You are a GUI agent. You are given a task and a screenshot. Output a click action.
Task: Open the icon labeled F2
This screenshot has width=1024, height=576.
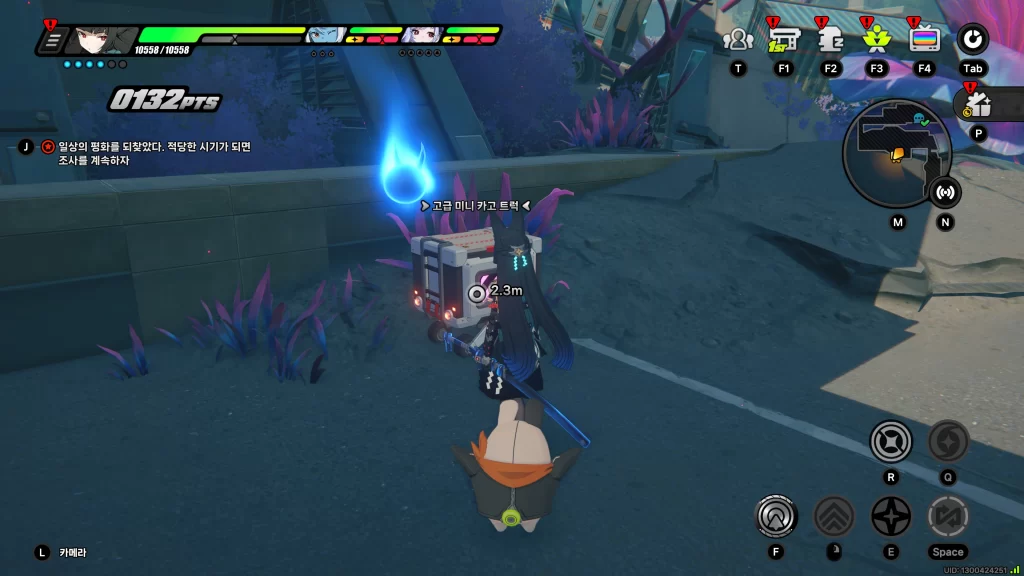(x=830, y=40)
